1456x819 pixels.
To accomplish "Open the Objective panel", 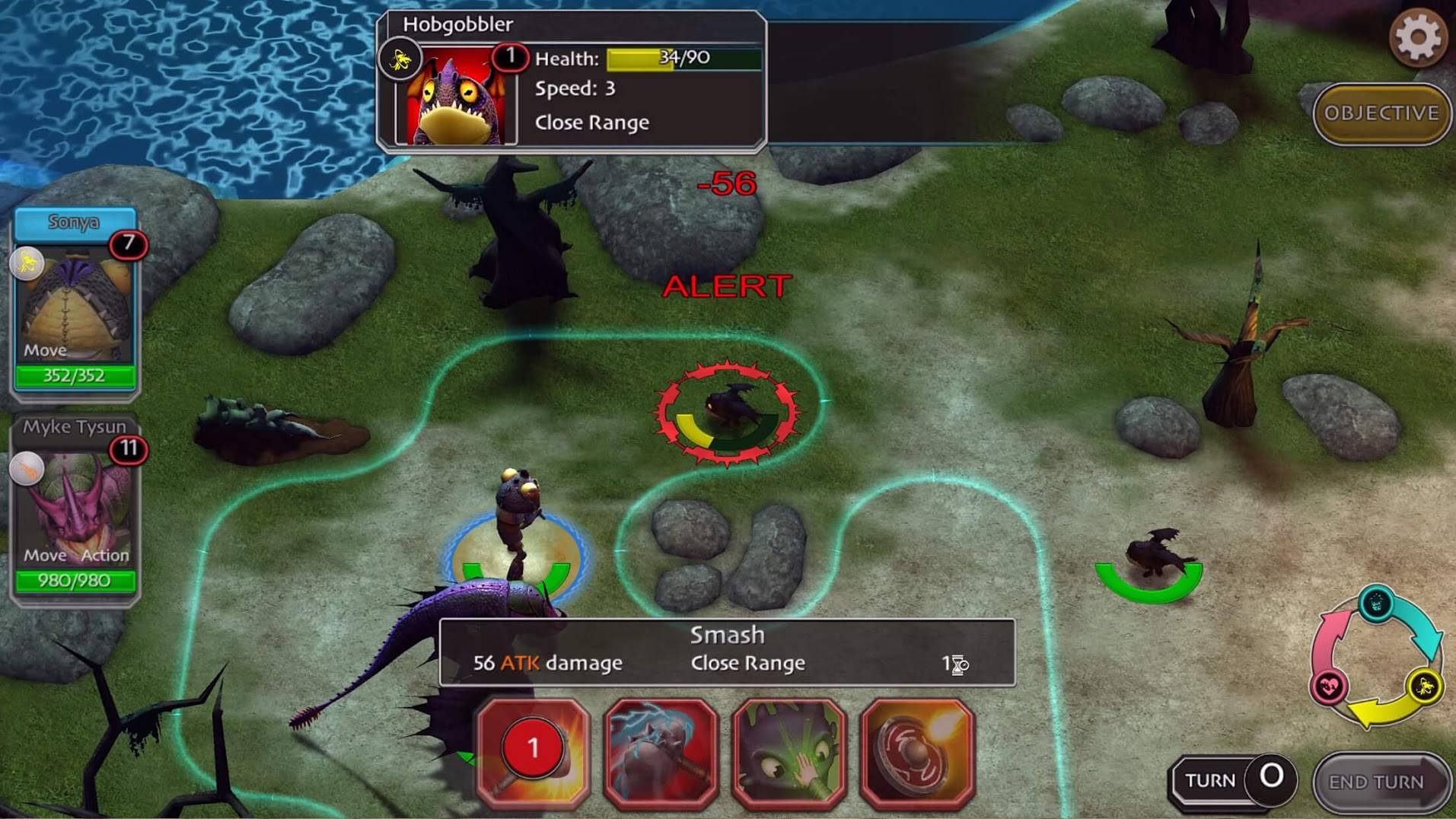I will (x=1381, y=113).
